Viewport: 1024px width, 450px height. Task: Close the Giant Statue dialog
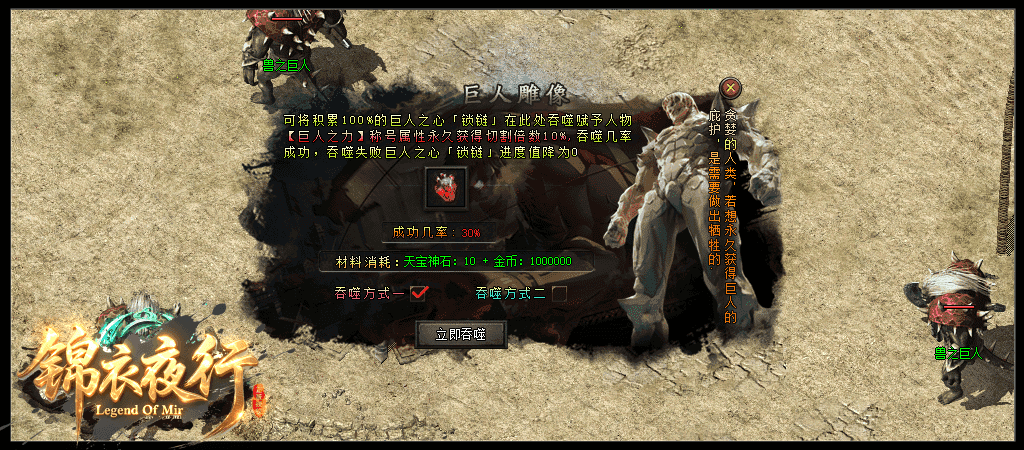pos(731,88)
